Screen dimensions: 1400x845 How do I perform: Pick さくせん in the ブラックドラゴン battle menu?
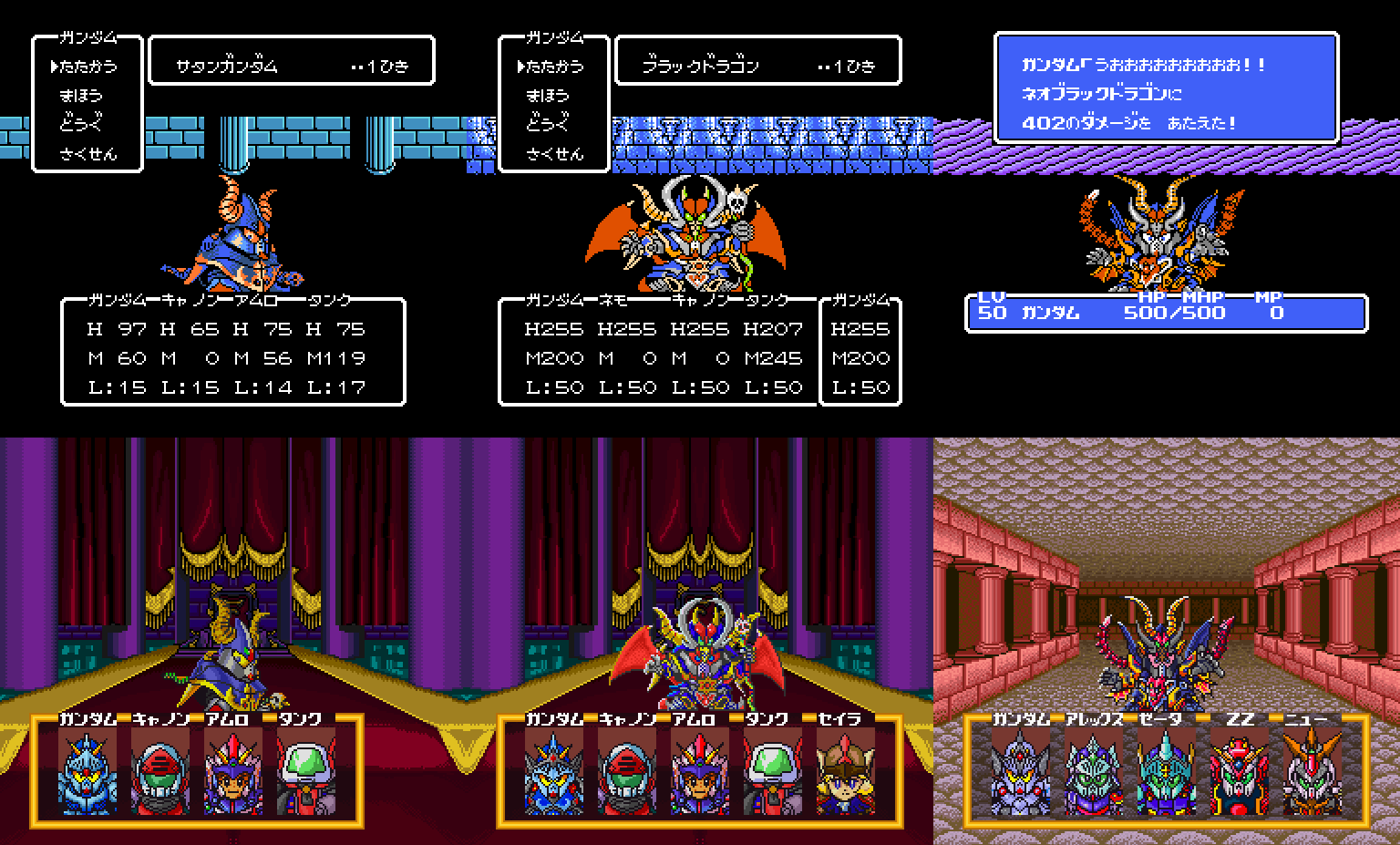[554, 153]
